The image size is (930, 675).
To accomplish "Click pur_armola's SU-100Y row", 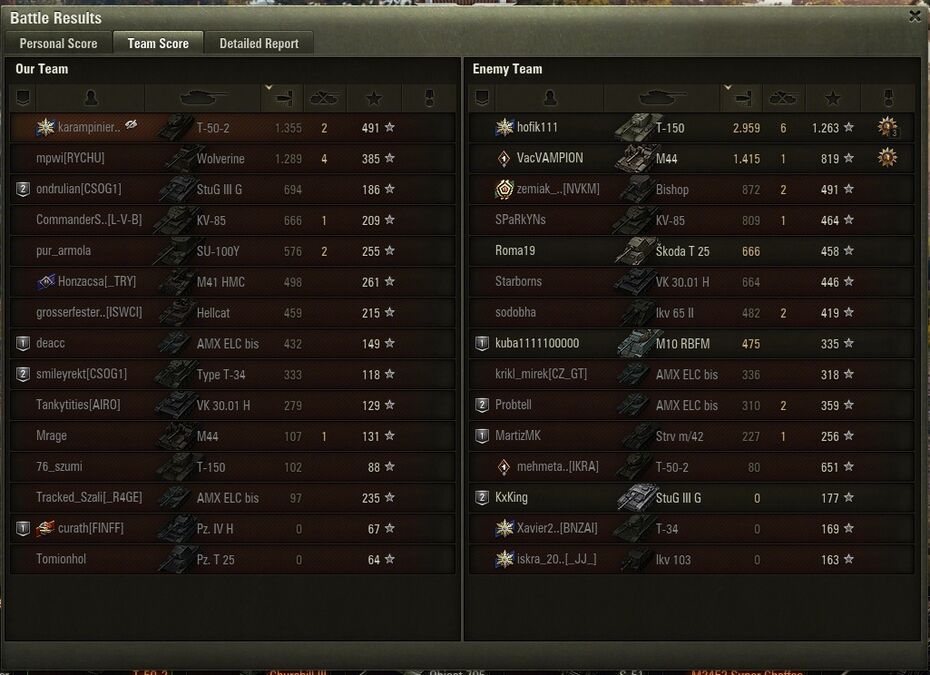I will point(232,251).
